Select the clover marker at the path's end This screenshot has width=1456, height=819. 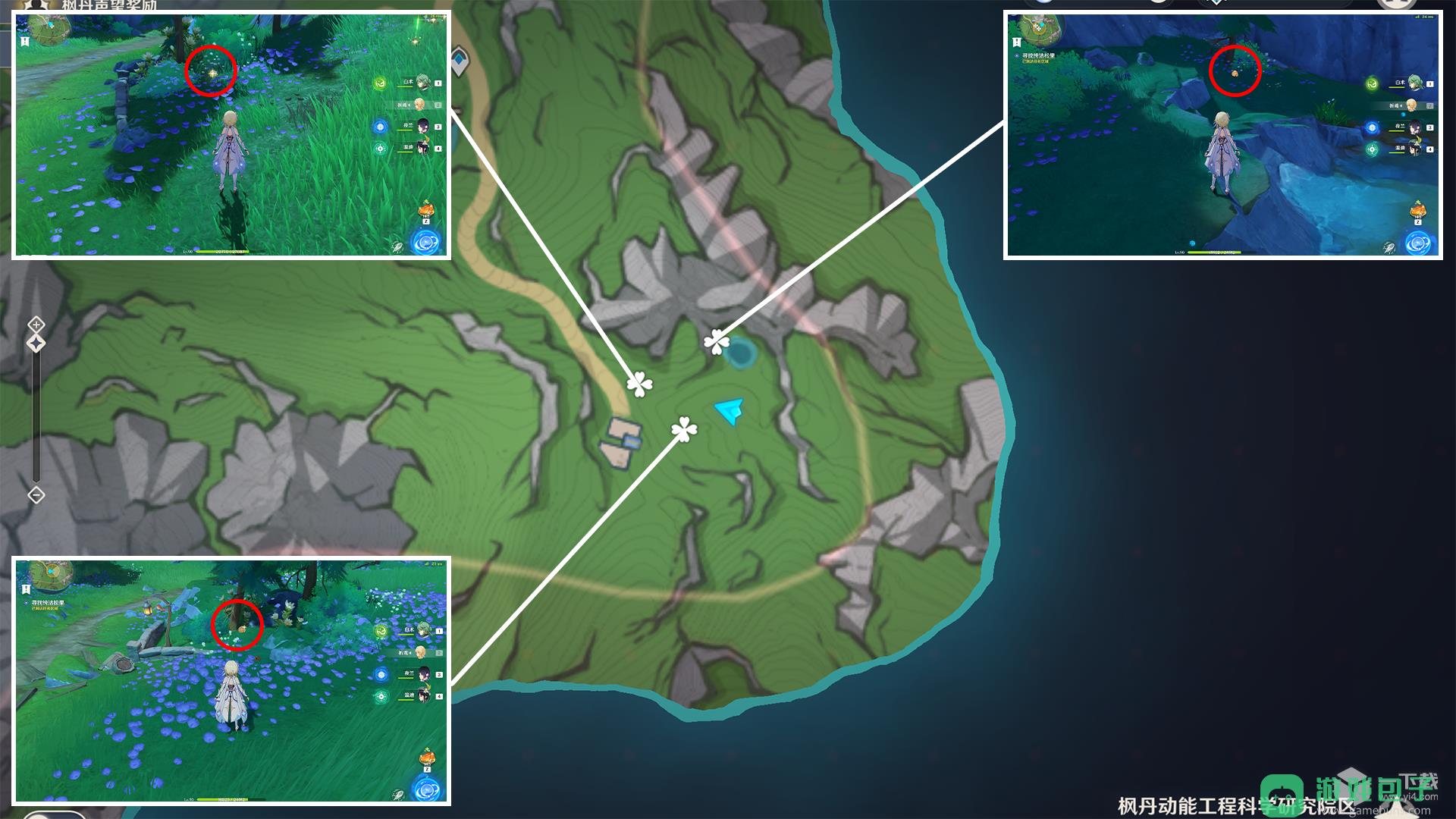pos(639,384)
